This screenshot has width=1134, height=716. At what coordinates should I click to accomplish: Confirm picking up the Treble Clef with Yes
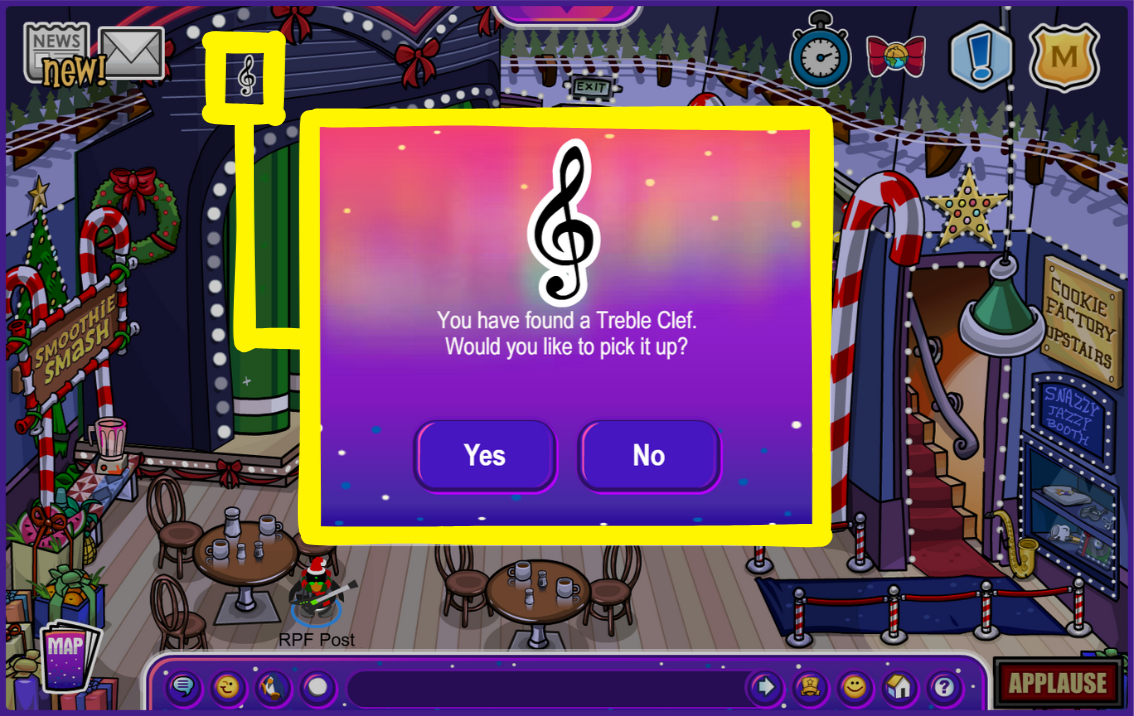[485, 456]
